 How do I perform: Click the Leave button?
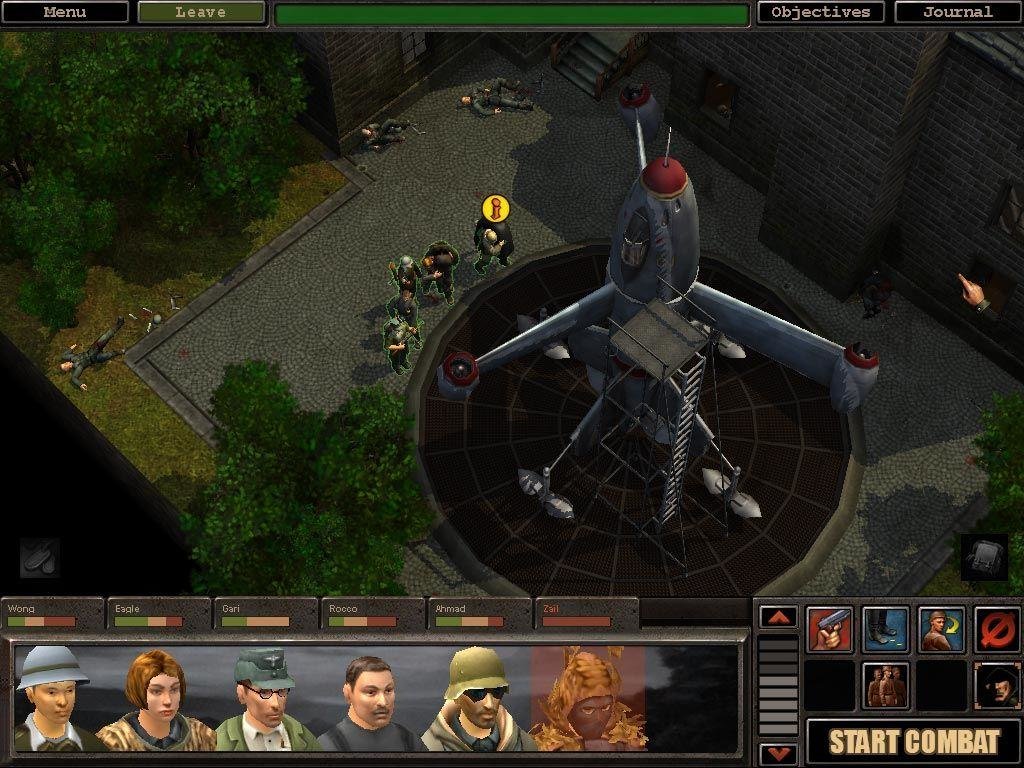point(201,13)
